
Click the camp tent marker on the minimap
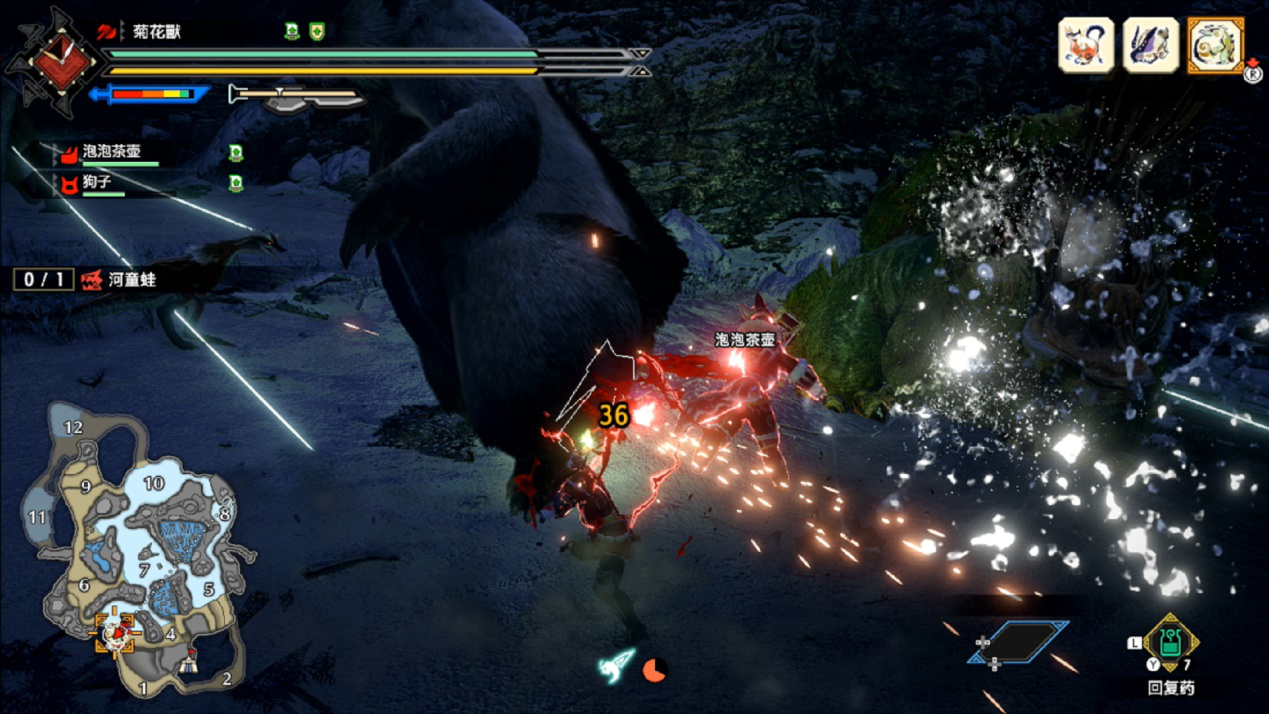[x=189, y=659]
